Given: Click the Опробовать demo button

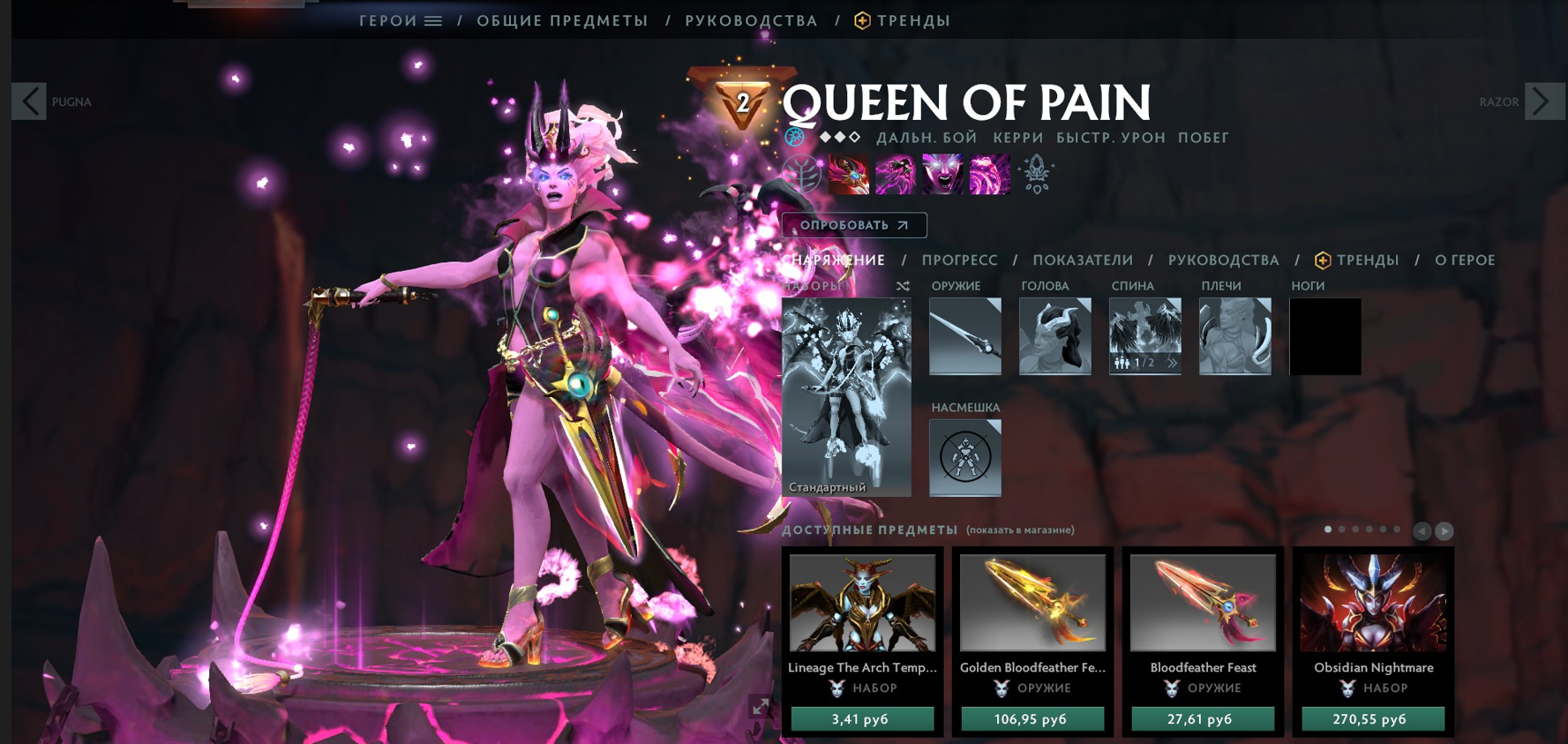Looking at the screenshot, I should click(853, 225).
